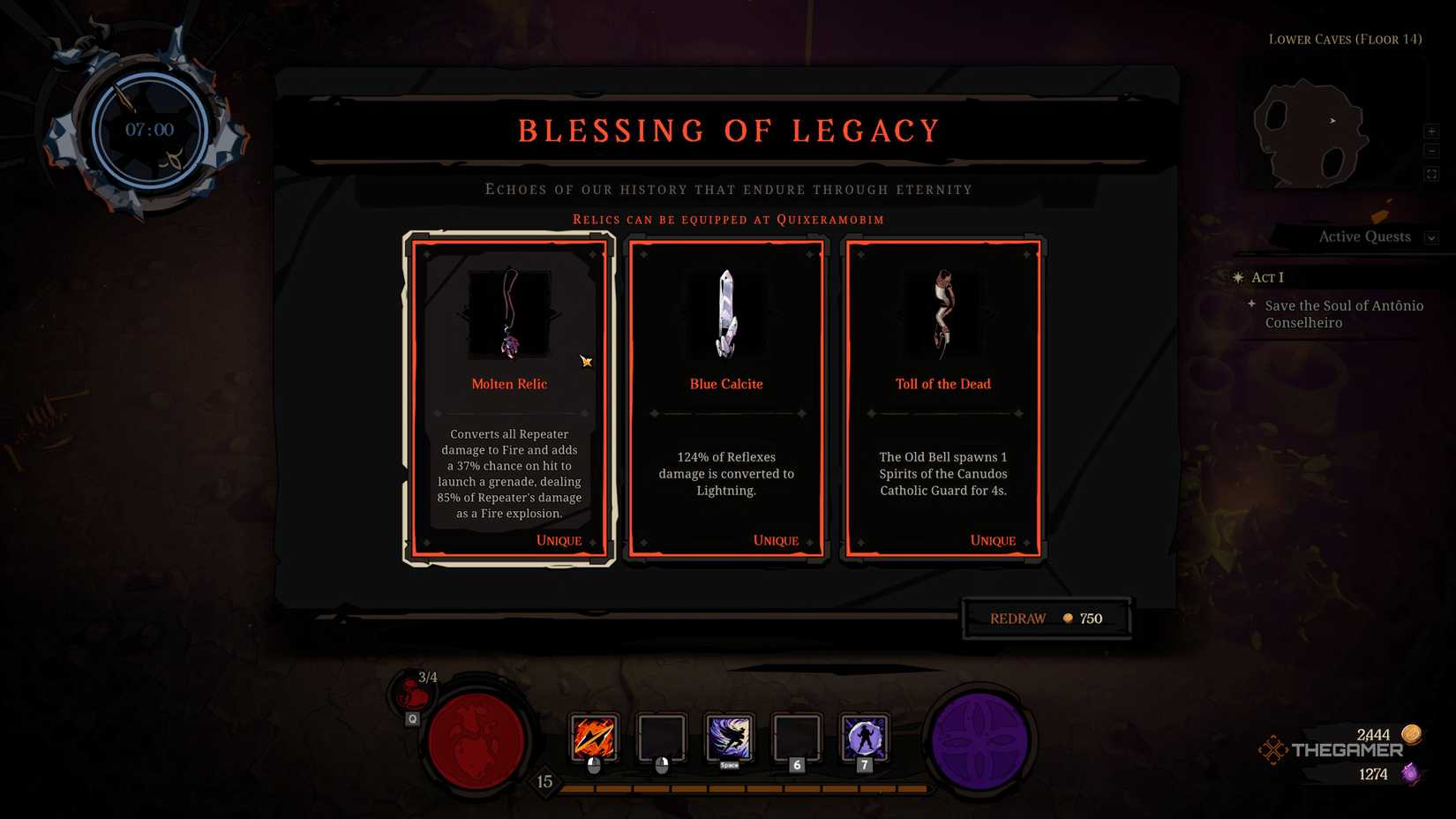Choose the Molten Relic card

click(509, 397)
